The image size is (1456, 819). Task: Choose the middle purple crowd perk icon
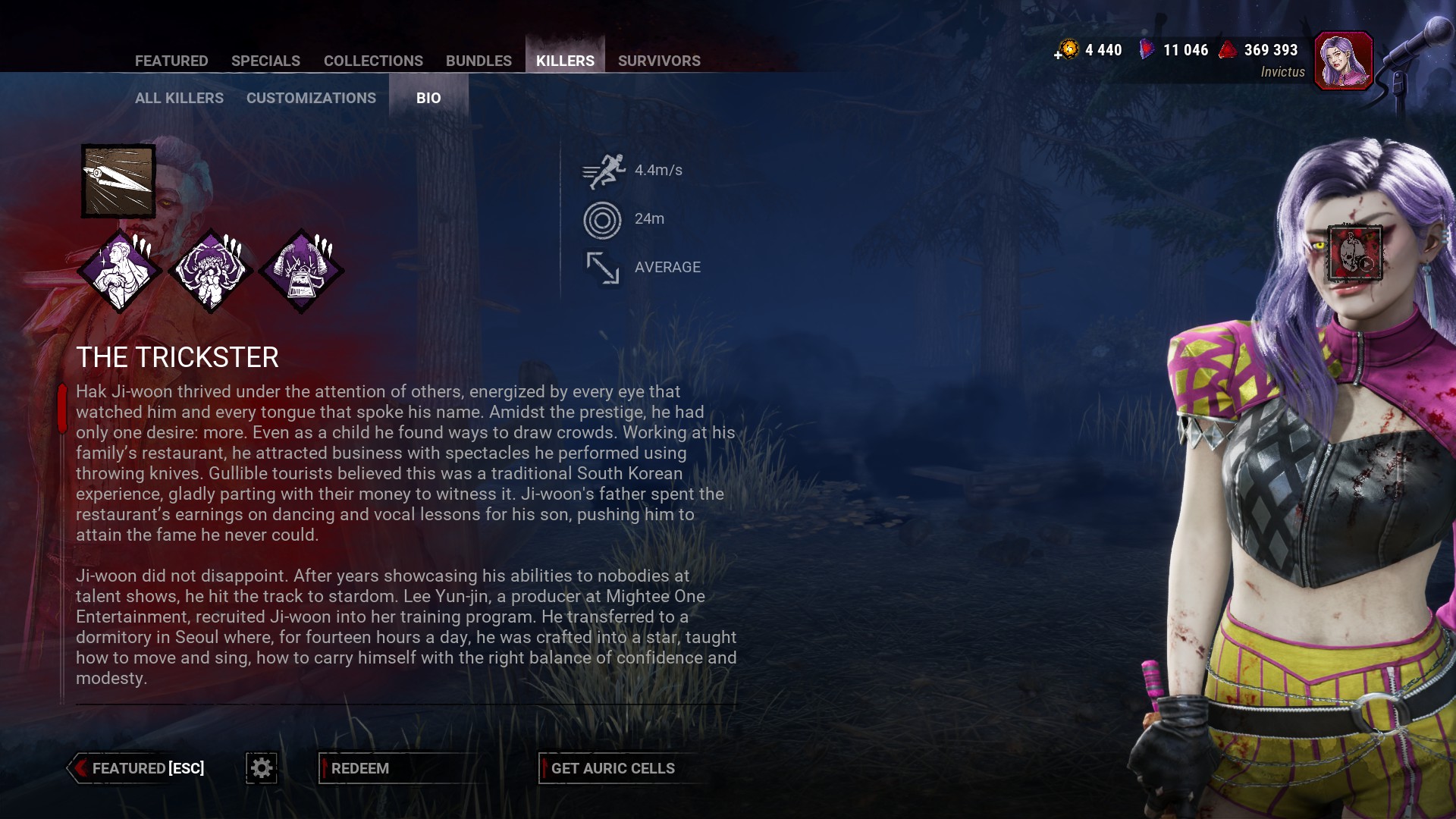[x=210, y=271]
